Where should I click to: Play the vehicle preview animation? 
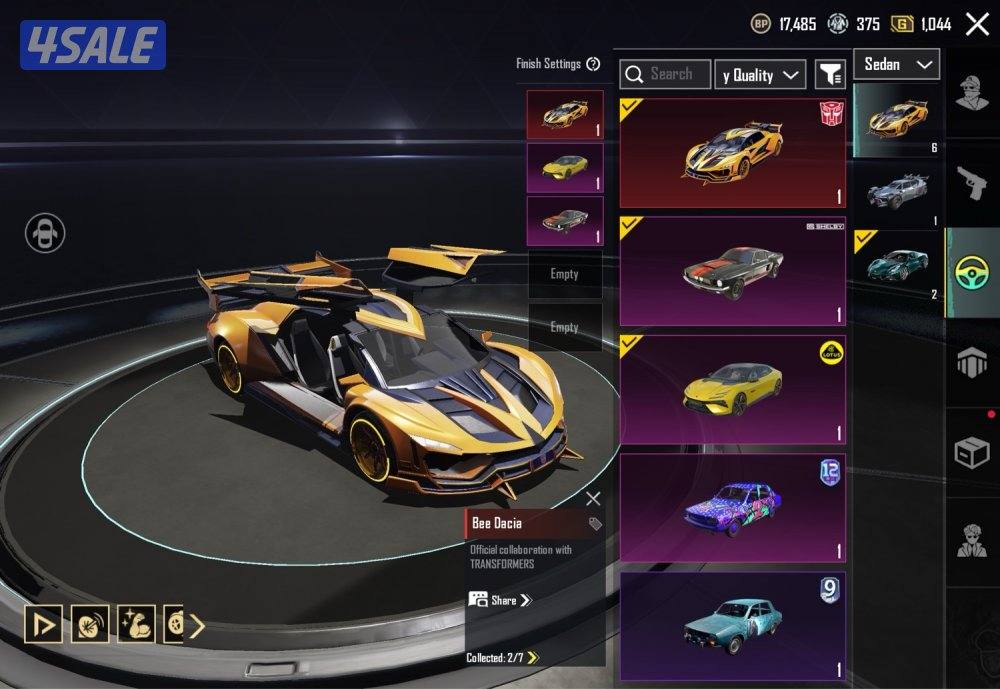[43, 624]
